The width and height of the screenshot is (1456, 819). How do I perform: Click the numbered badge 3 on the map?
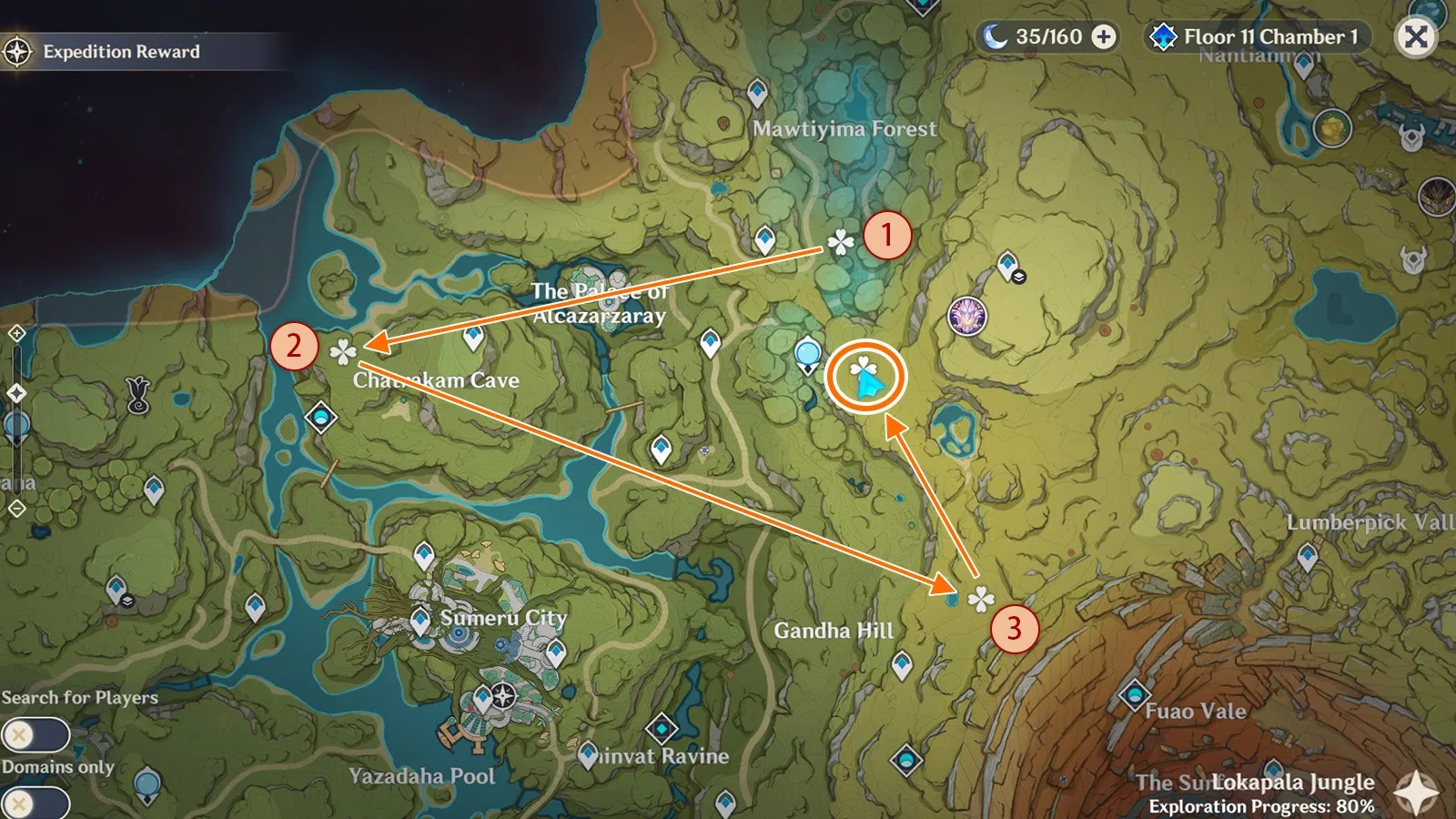1016,628
